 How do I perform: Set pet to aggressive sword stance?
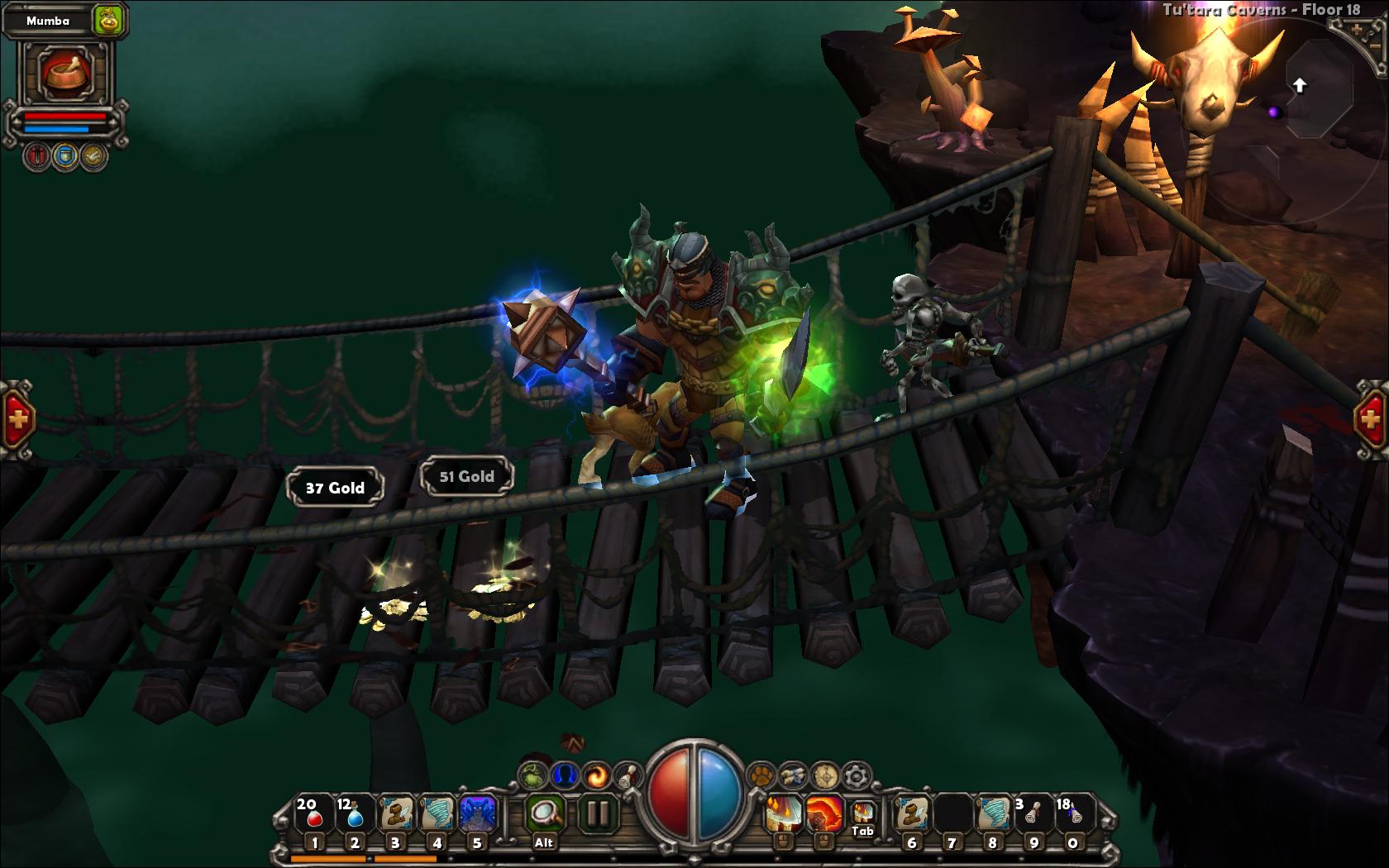point(37,155)
